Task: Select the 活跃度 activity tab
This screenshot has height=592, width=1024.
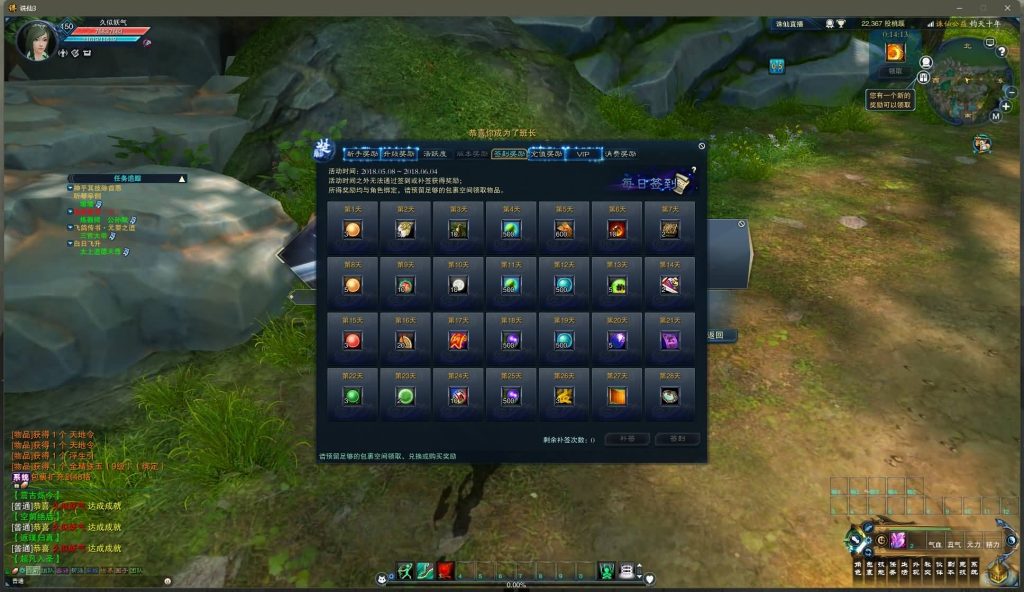Action: coord(434,154)
